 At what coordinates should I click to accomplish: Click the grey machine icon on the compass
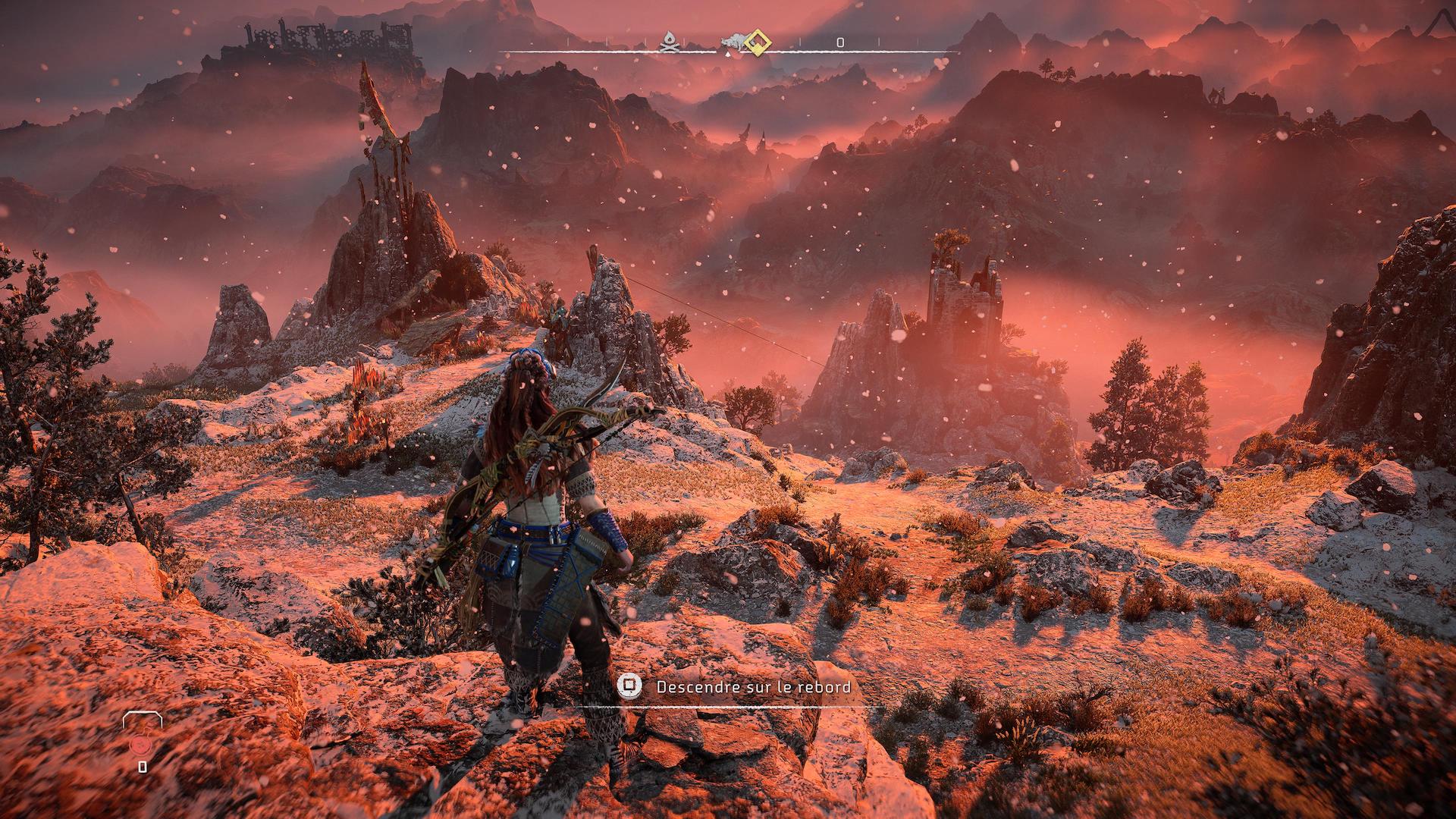pos(734,43)
